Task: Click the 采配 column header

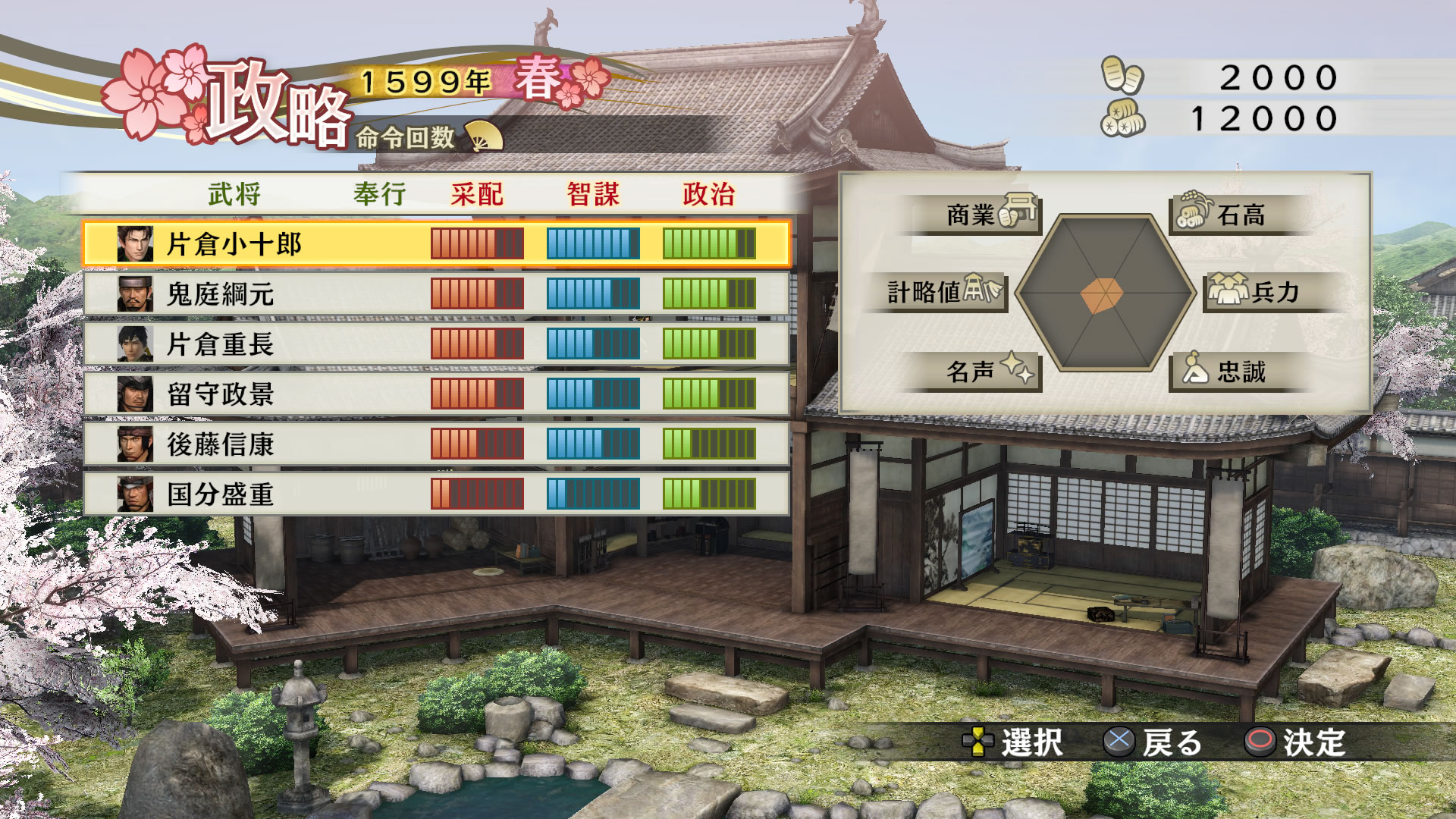Action: tap(477, 194)
